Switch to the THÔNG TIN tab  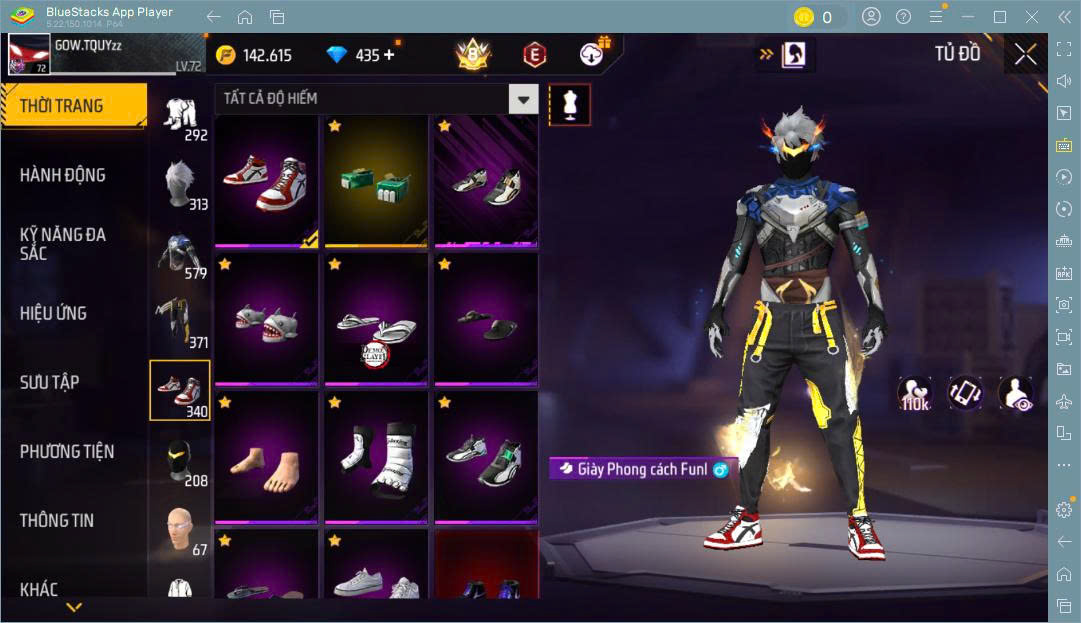point(57,520)
